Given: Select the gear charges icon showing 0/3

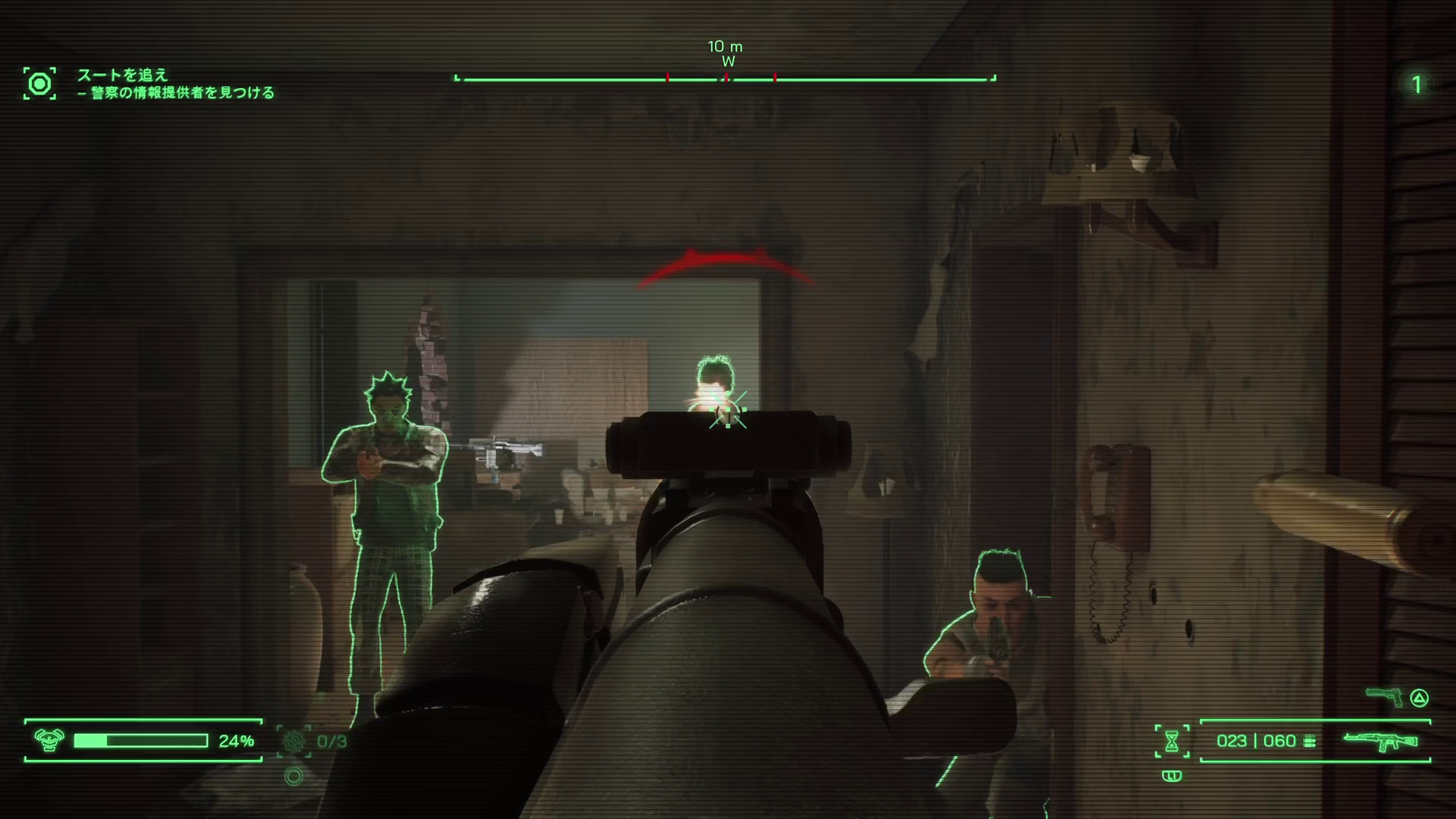Looking at the screenshot, I should click(x=293, y=741).
